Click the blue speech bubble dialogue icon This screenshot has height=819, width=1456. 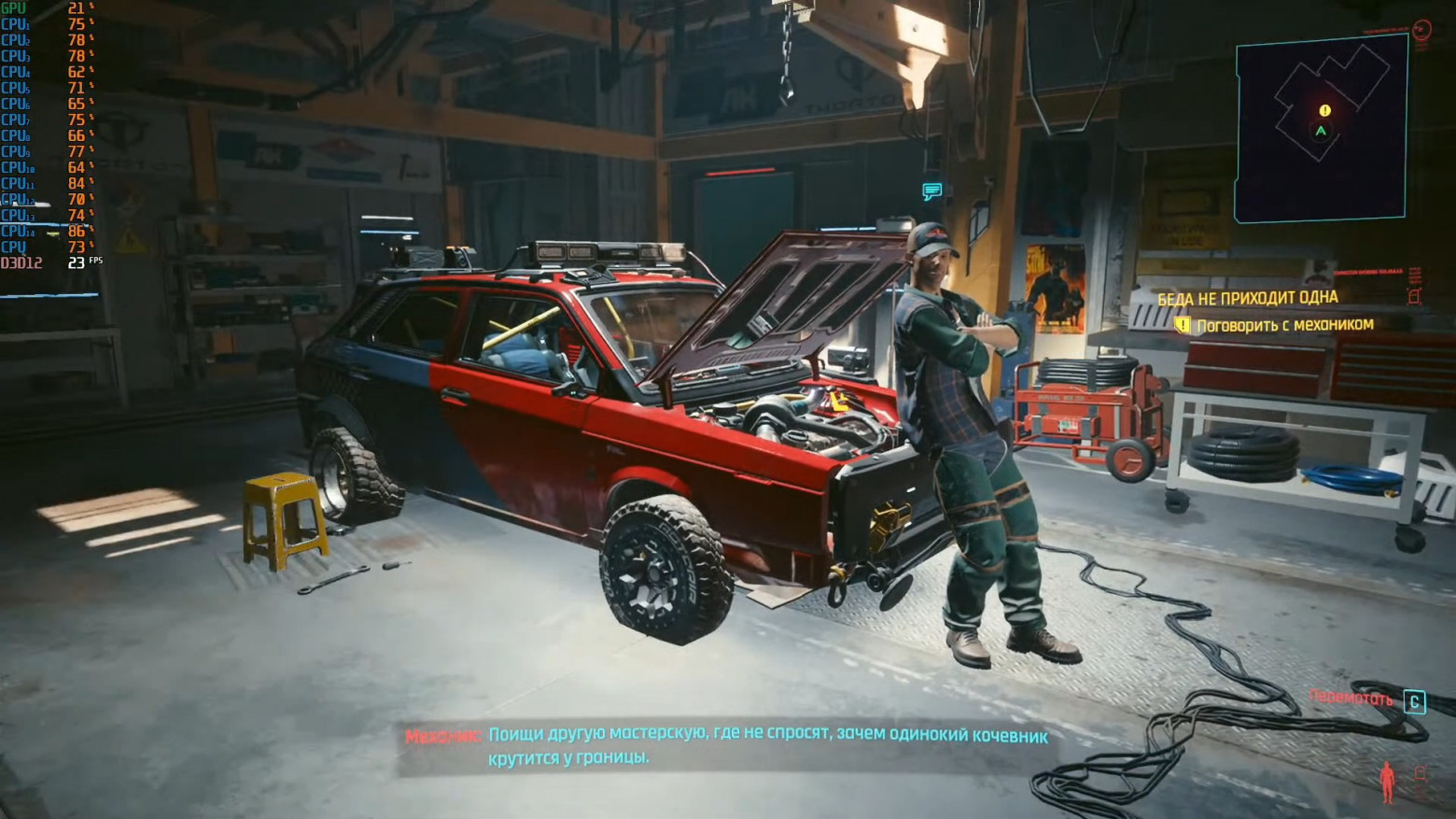point(931,191)
